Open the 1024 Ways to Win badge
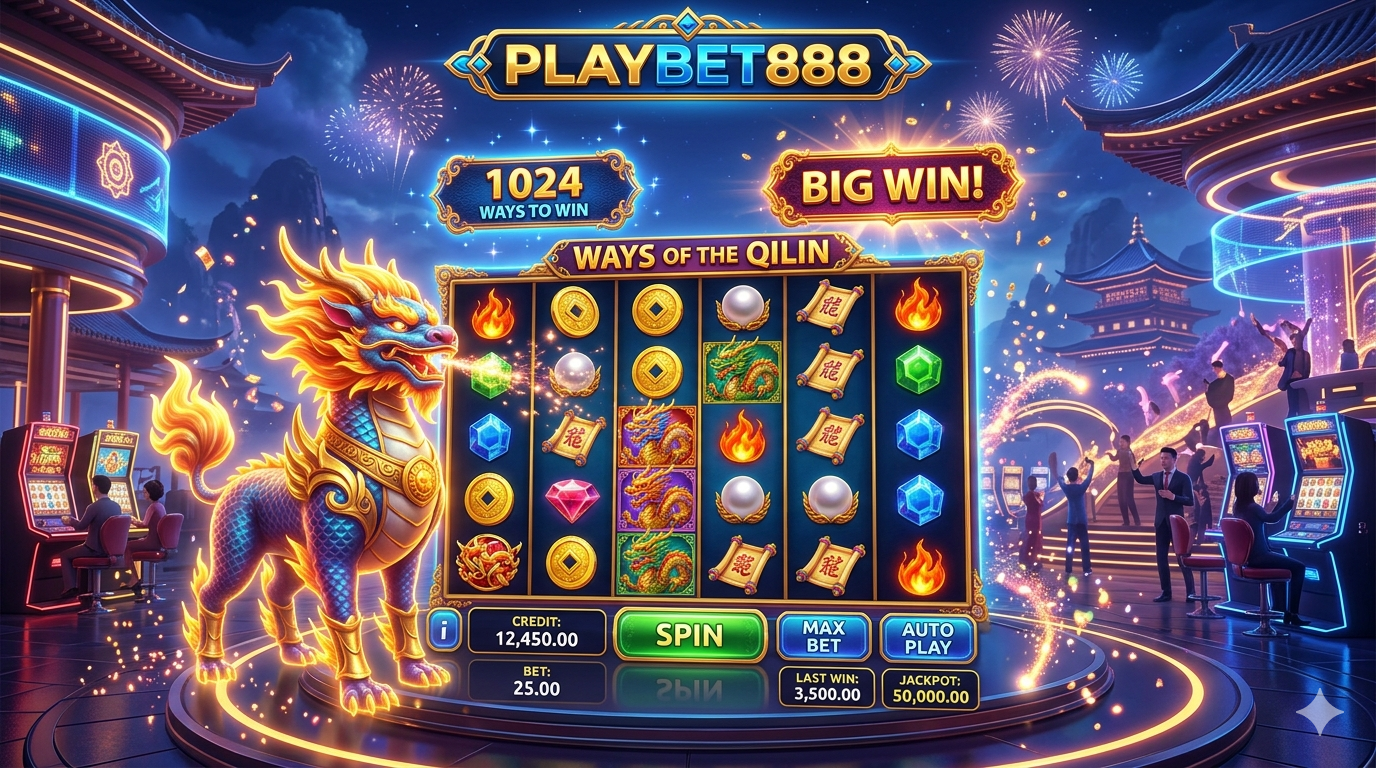This screenshot has height=768, width=1376. pyautogui.click(x=536, y=190)
